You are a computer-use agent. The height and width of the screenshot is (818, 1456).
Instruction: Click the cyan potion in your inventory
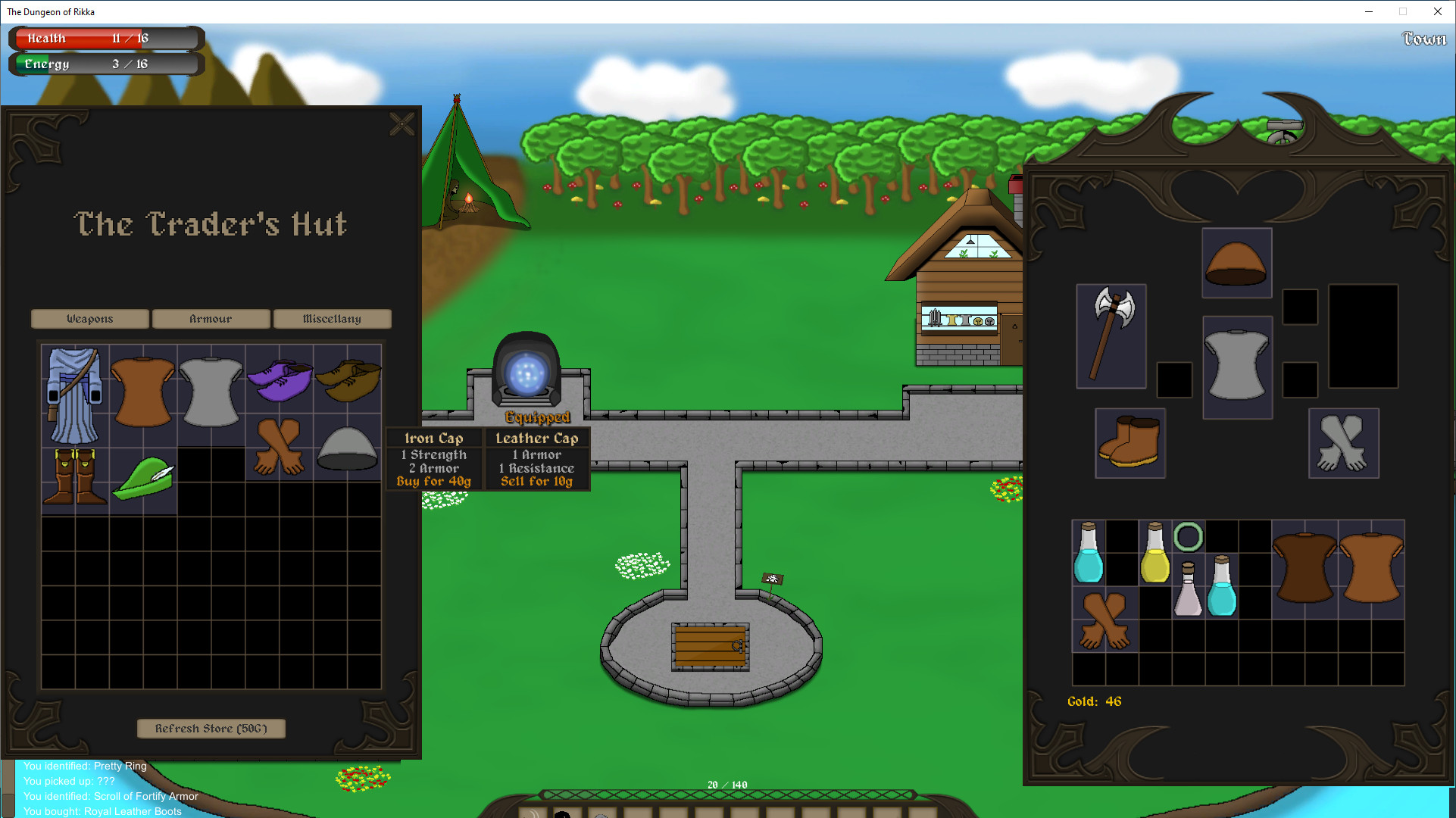1088,554
